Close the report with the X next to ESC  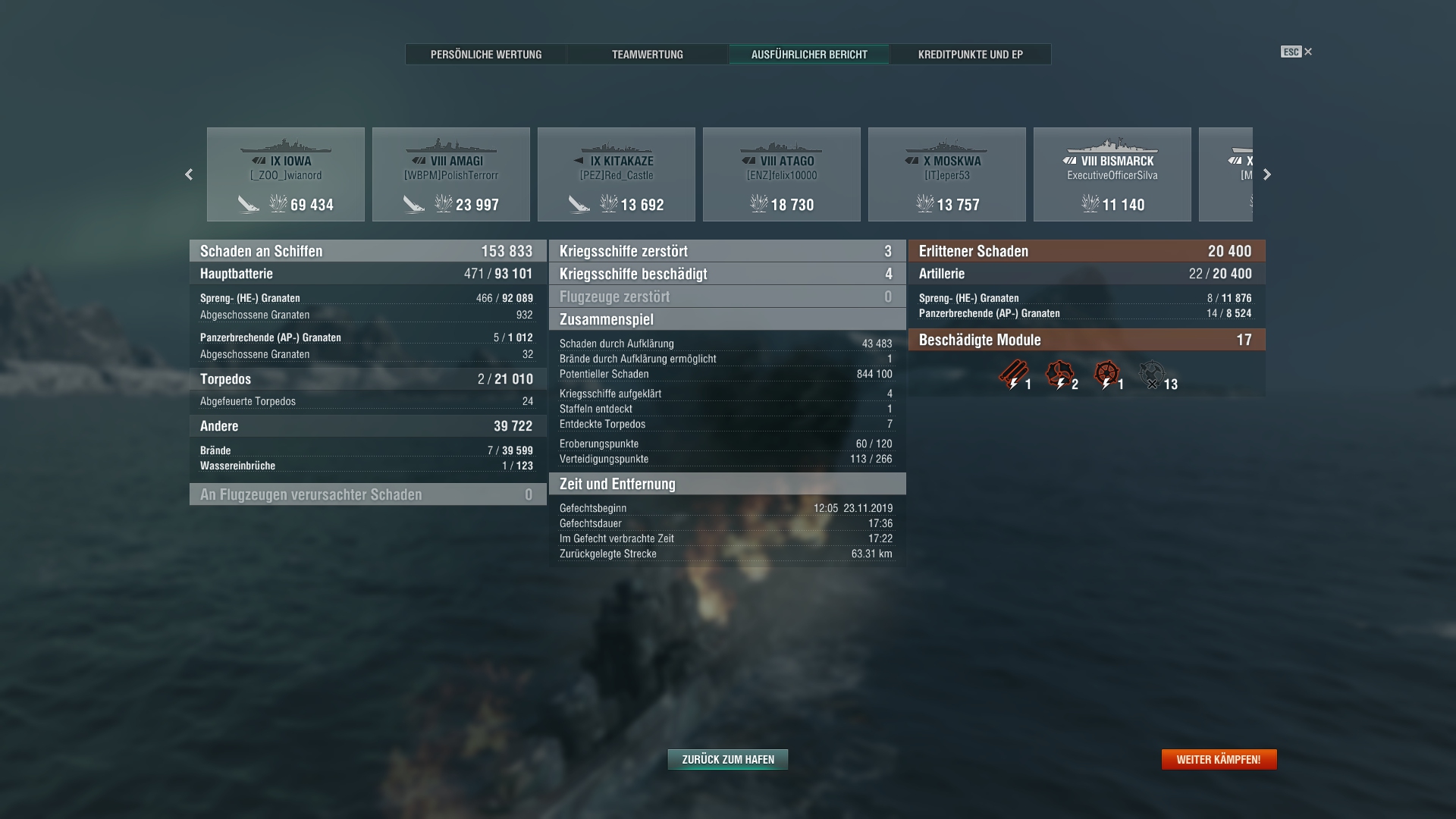tap(1307, 52)
